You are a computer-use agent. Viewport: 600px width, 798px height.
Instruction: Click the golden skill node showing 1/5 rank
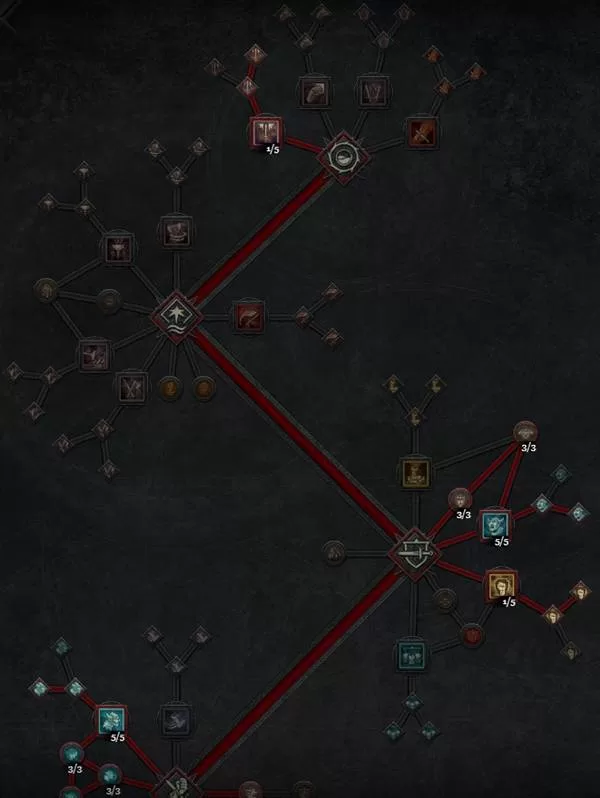(x=499, y=585)
